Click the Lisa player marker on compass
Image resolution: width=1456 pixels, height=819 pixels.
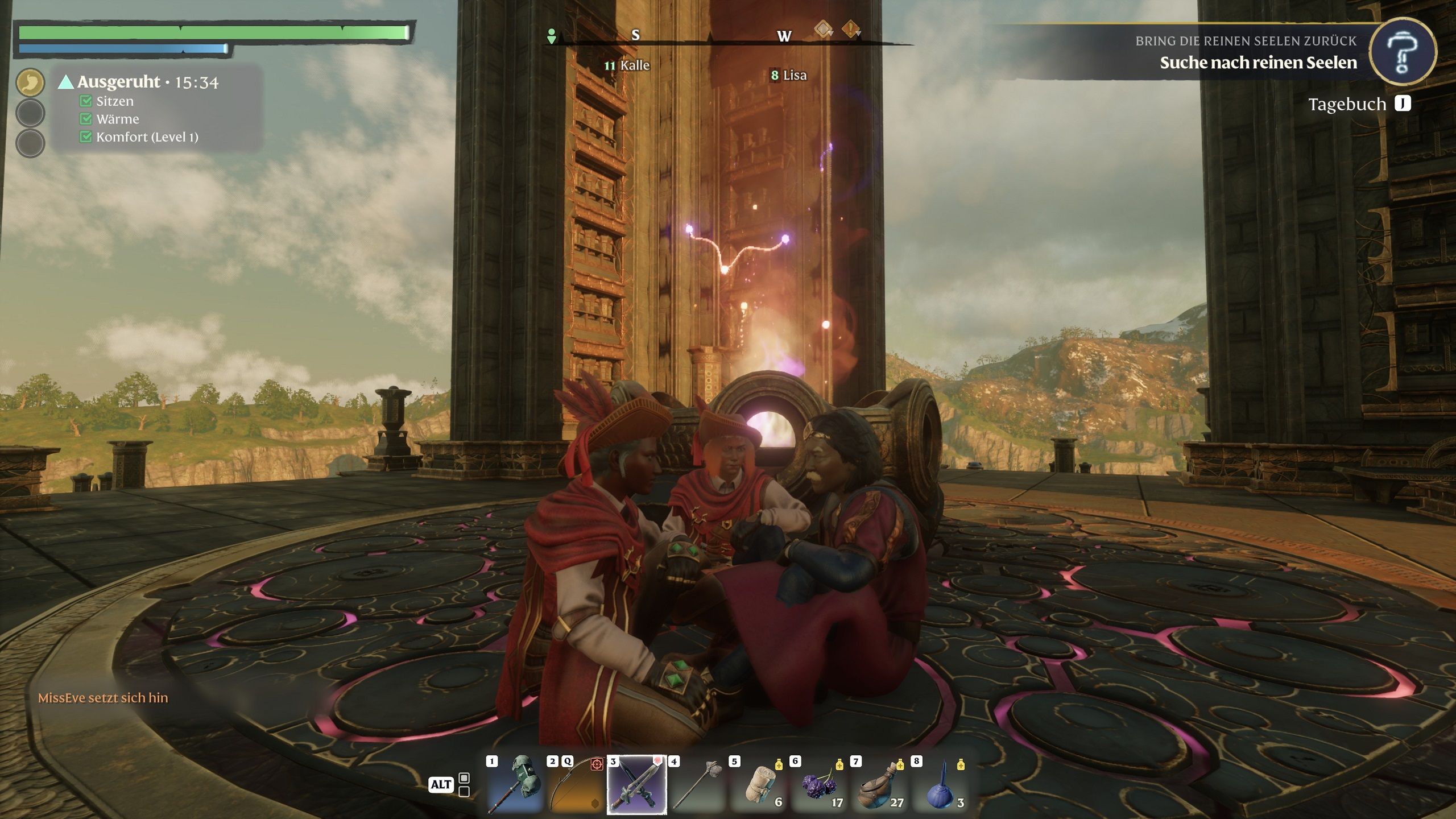pyautogui.click(x=789, y=75)
